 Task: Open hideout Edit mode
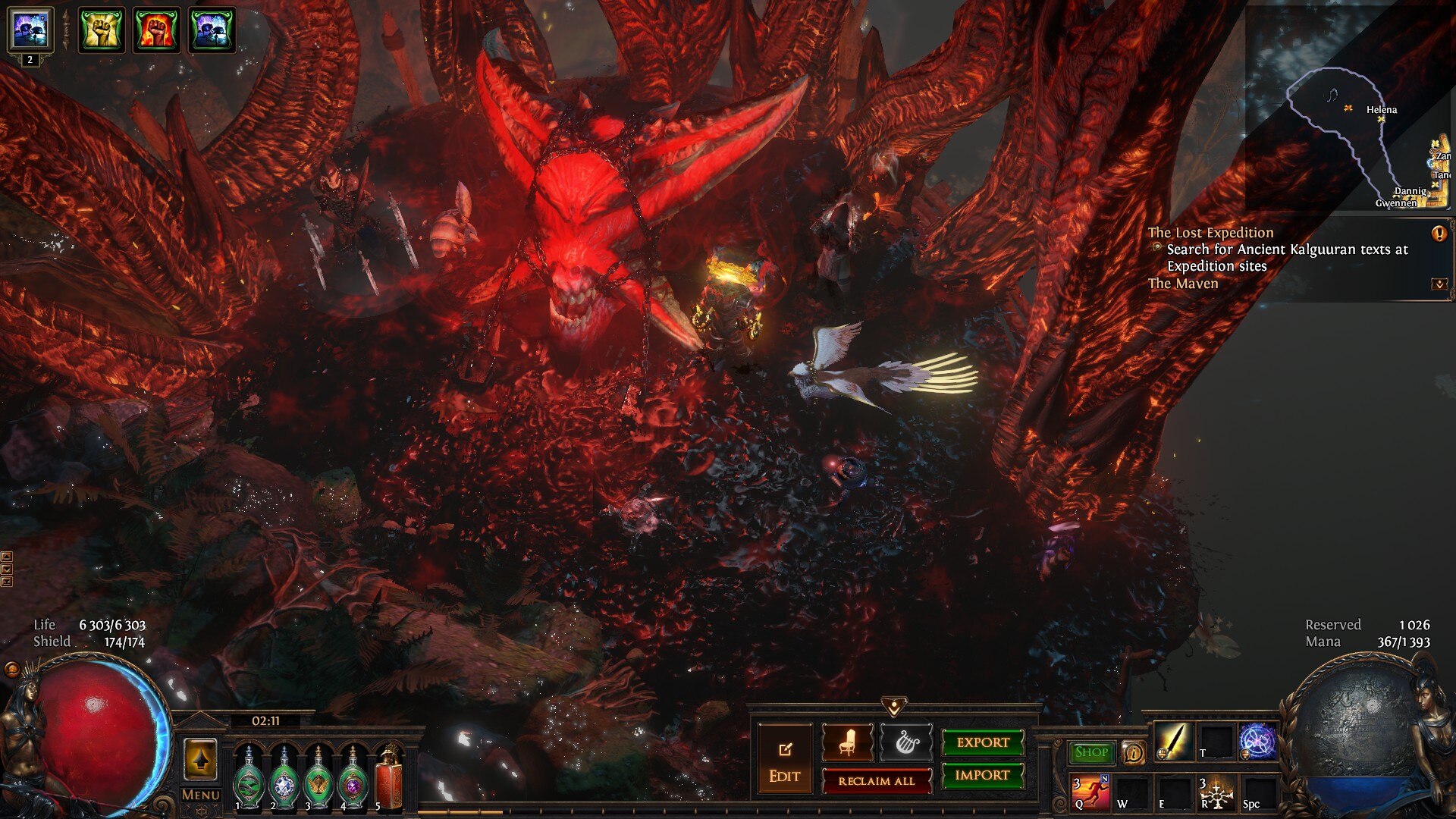click(x=784, y=761)
